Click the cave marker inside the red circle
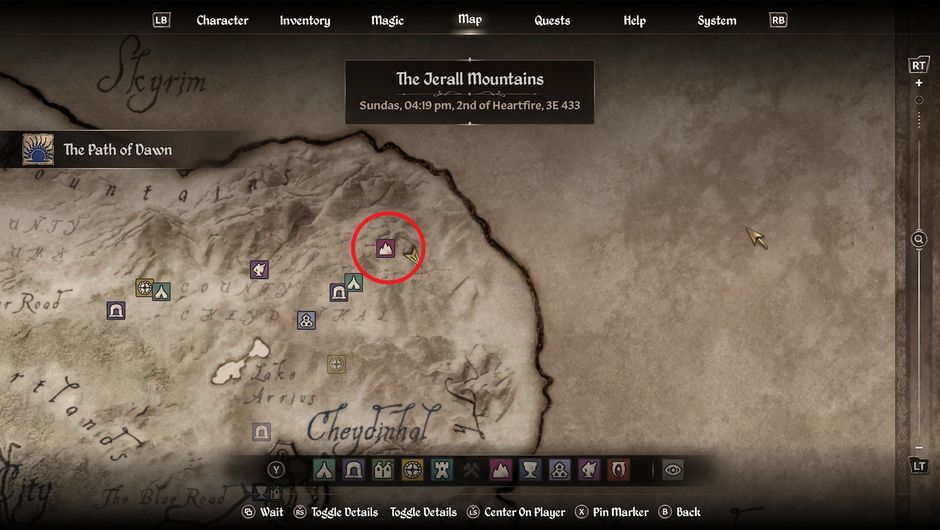940x530 pixels. pos(385,248)
